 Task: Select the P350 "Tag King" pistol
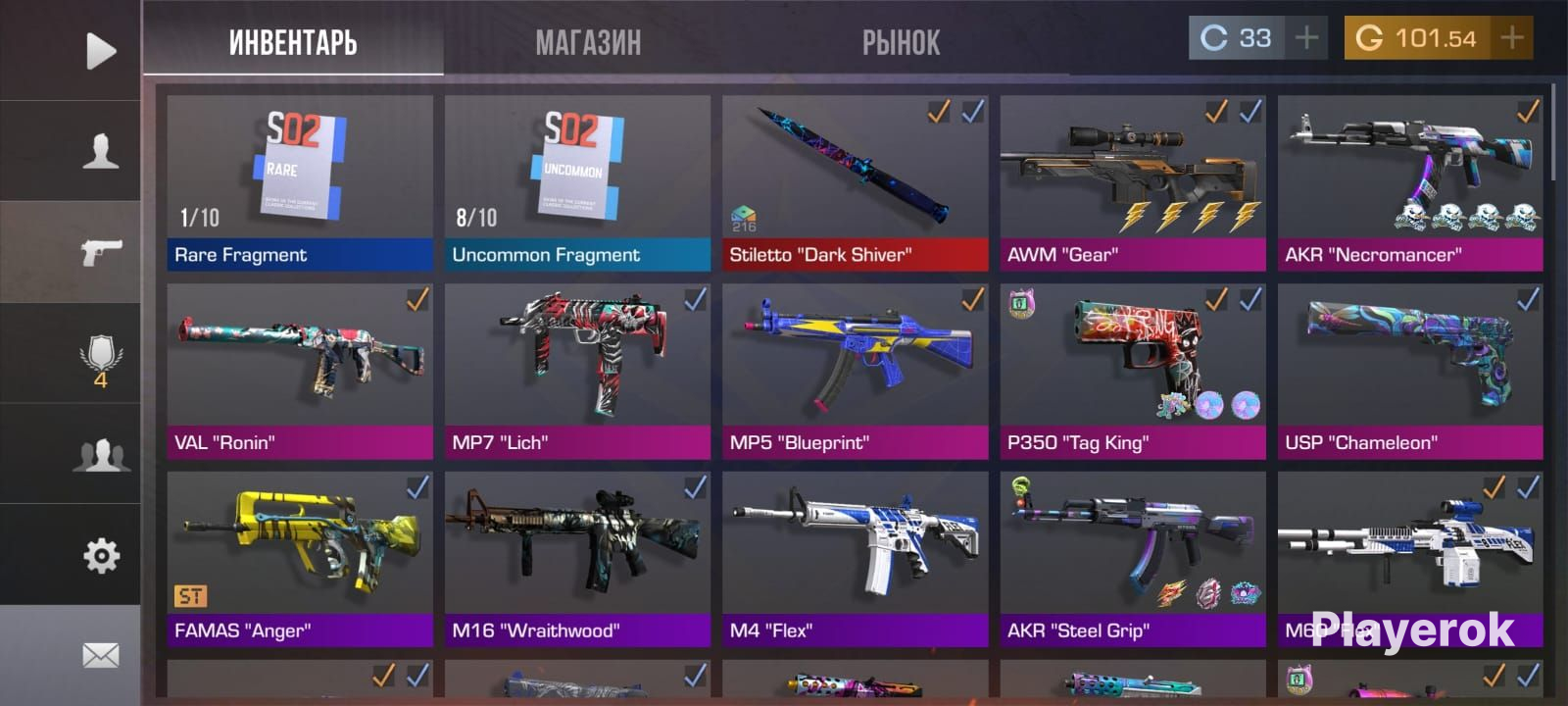[1133, 371]
